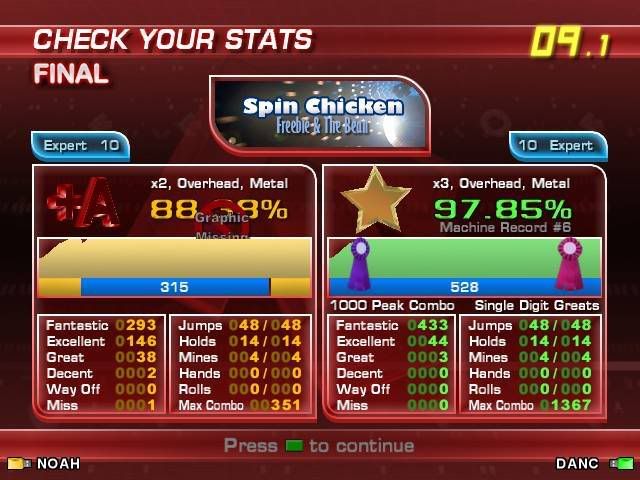Click the pink Single Digit Greats ribbon
This screenshot has width=640, height=480.
coord(570,264)
